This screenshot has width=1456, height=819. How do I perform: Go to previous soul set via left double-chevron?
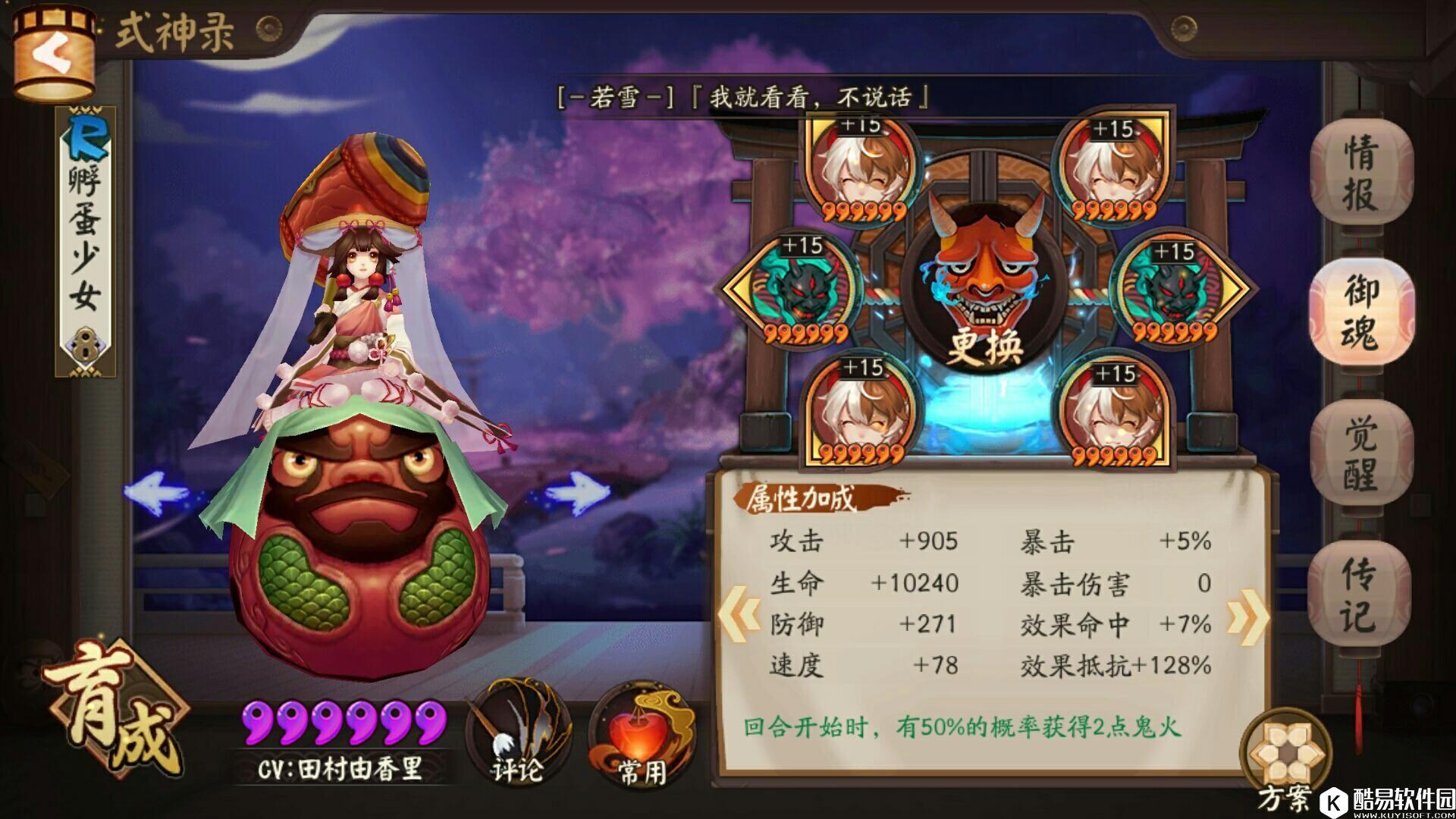(x=739, y=614)
